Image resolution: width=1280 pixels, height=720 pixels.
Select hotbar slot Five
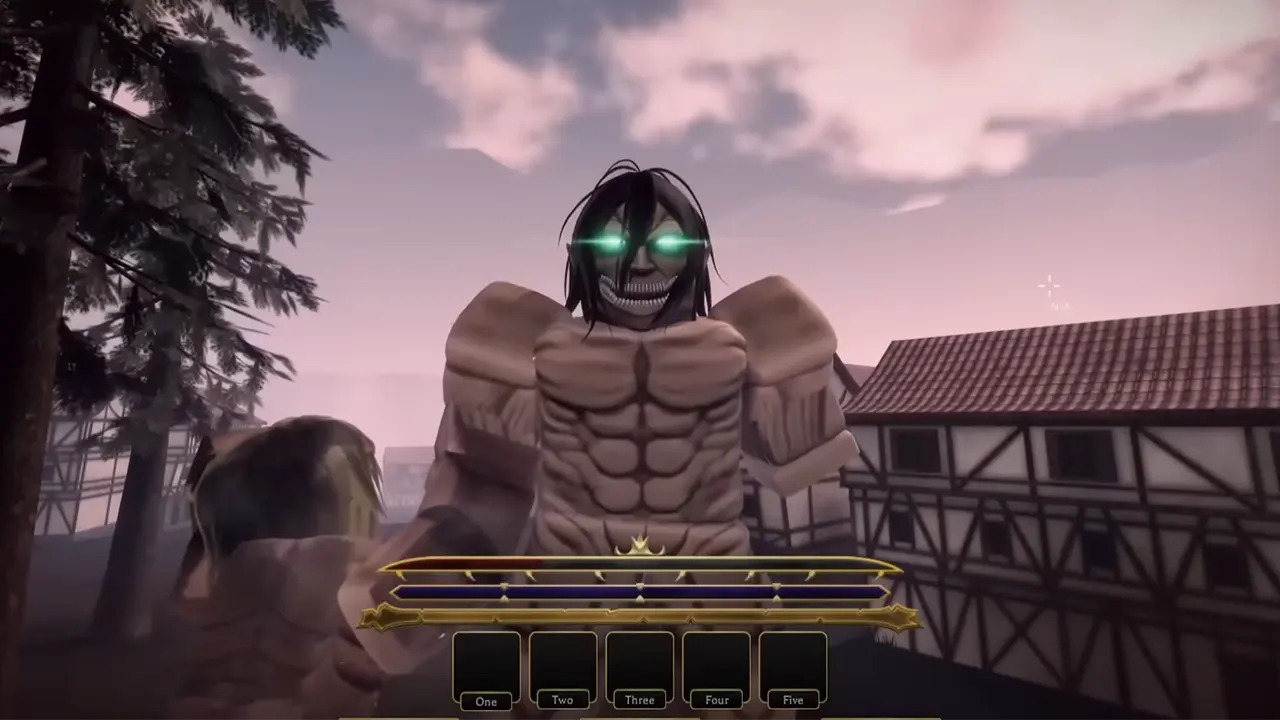coord(793,662)
